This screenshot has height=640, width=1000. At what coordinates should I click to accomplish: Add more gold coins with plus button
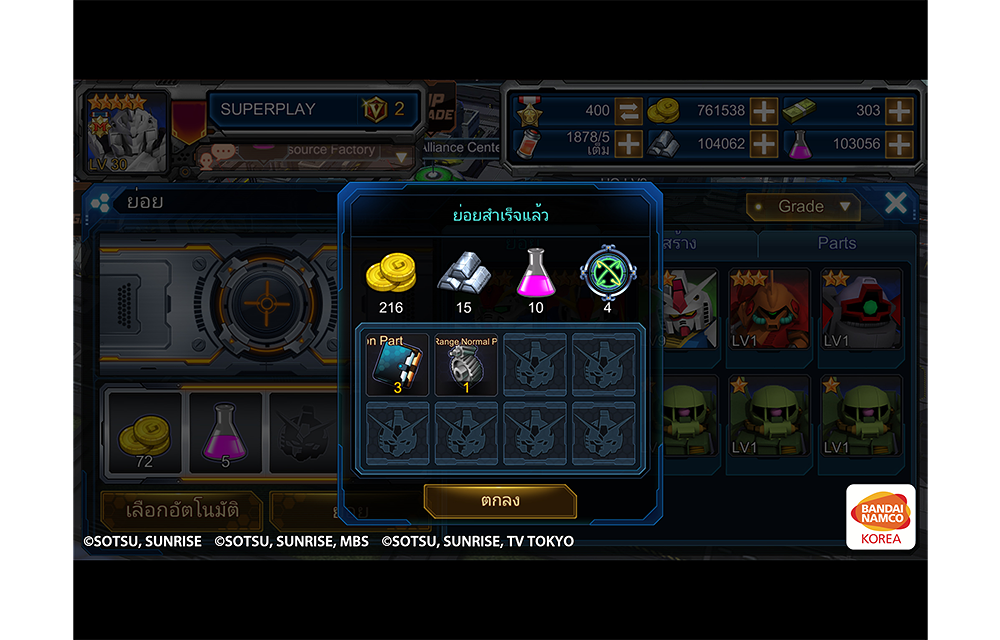[x=764, y=111]
